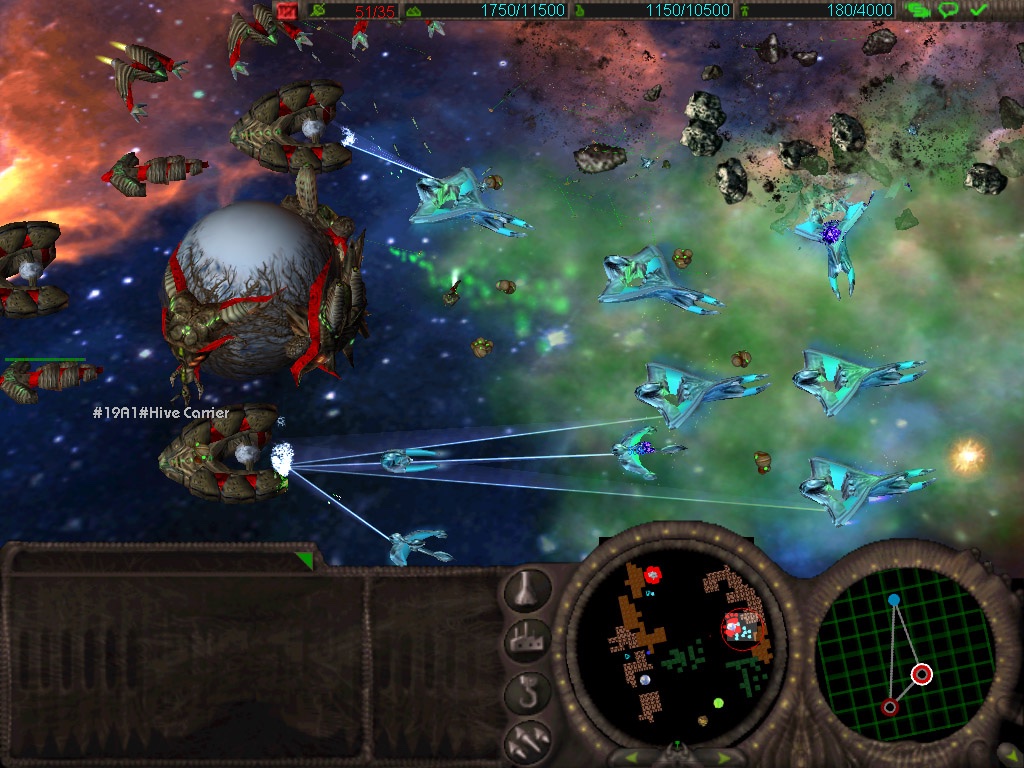The height and width of the screenshot is (768, 1024).
Task: Select the blue system node on starmap
Action: pyautogui.click(x=894, y=600)
